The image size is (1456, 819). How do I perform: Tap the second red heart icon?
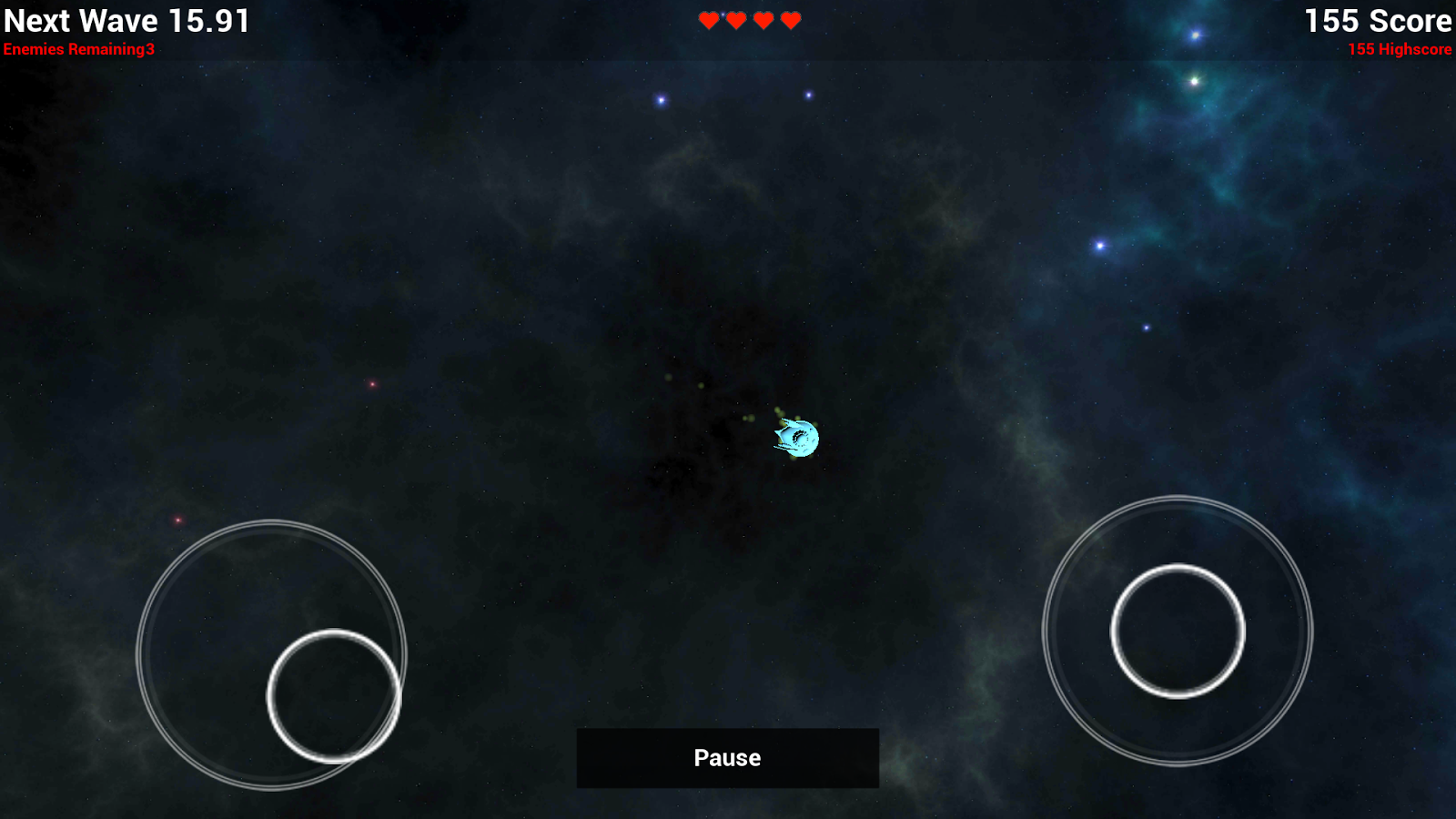[x=734, y=19]
